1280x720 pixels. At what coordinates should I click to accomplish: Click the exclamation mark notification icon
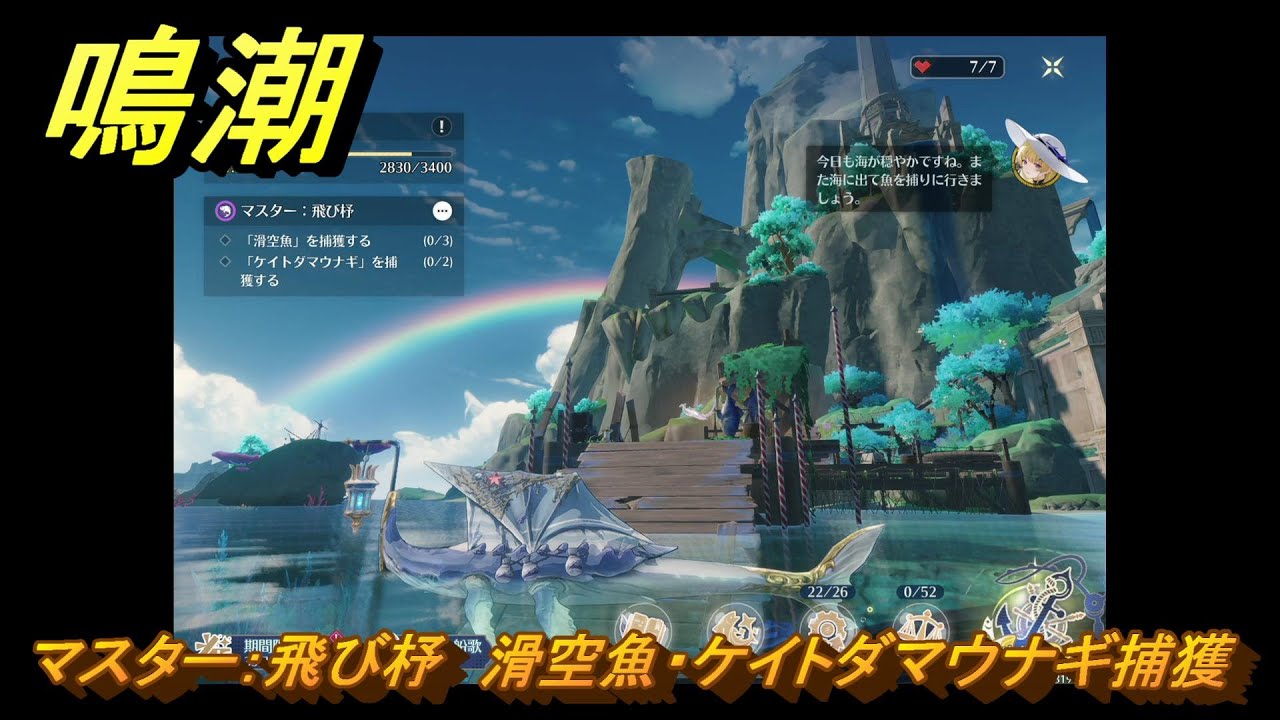pos(440,126)
